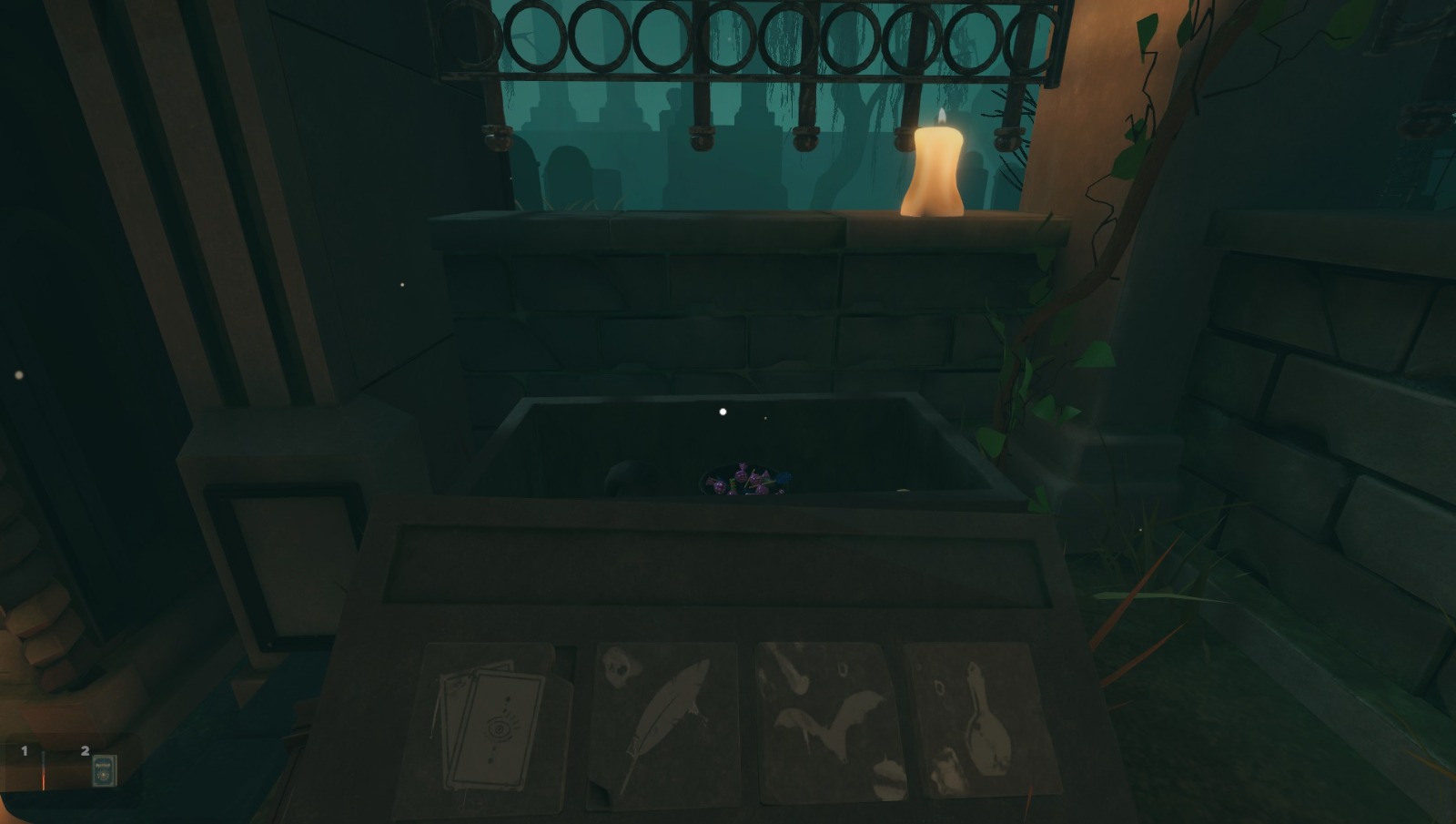Select the tarot deck card with the eye symbol

click(x=496, y=724)
